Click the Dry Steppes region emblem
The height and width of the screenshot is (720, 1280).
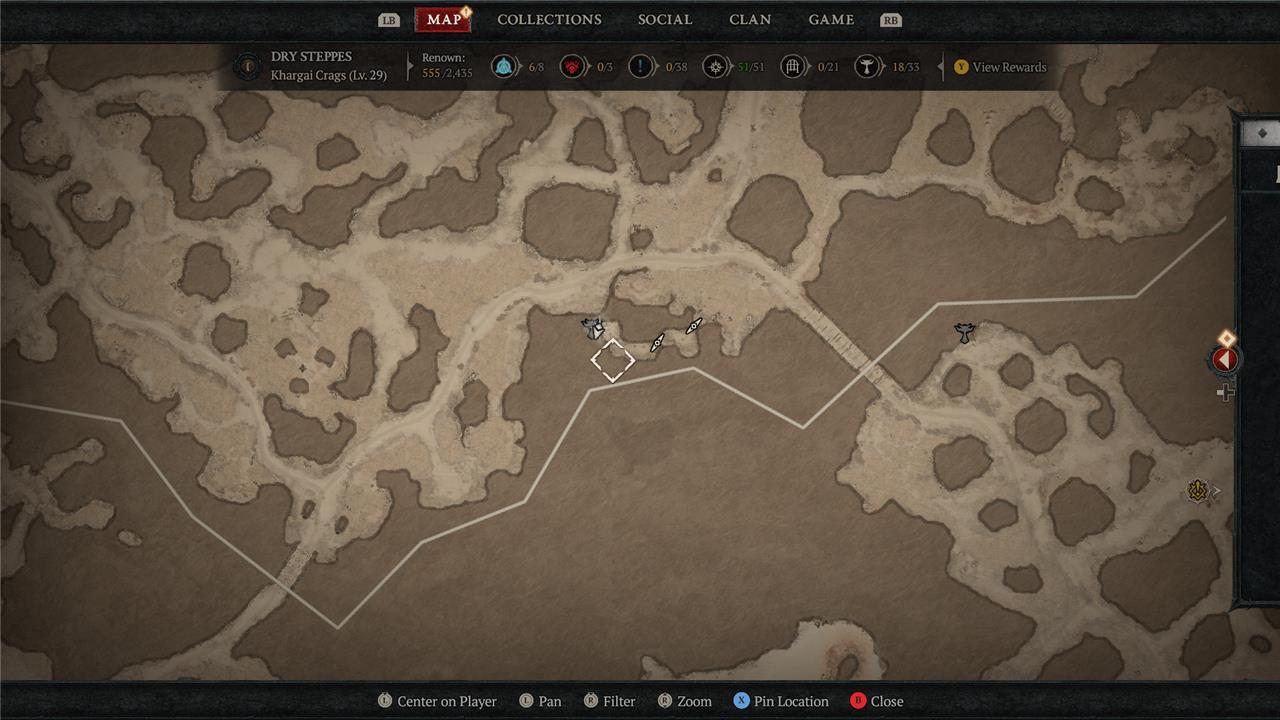[246, 67]
